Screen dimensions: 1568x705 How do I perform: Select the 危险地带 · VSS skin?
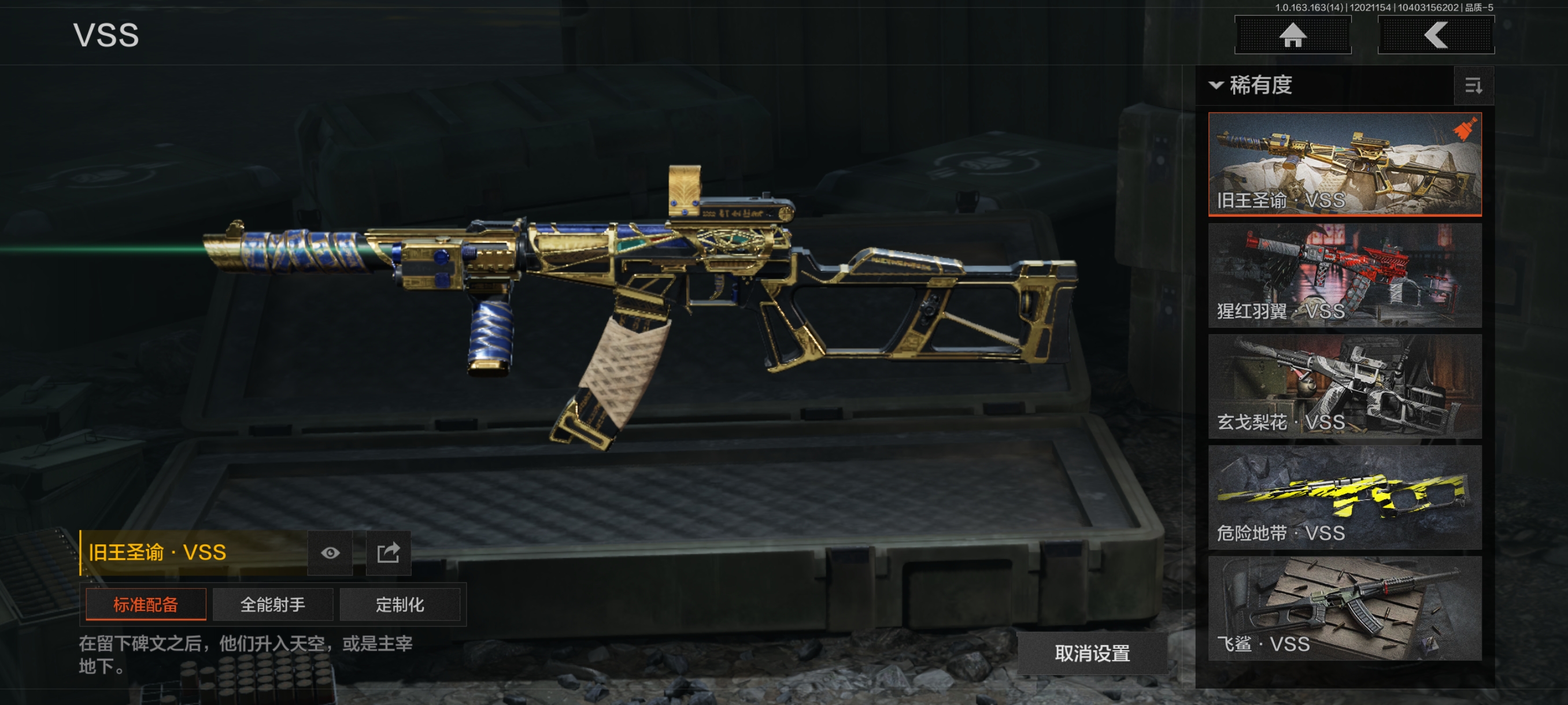tap(1345, 497)
